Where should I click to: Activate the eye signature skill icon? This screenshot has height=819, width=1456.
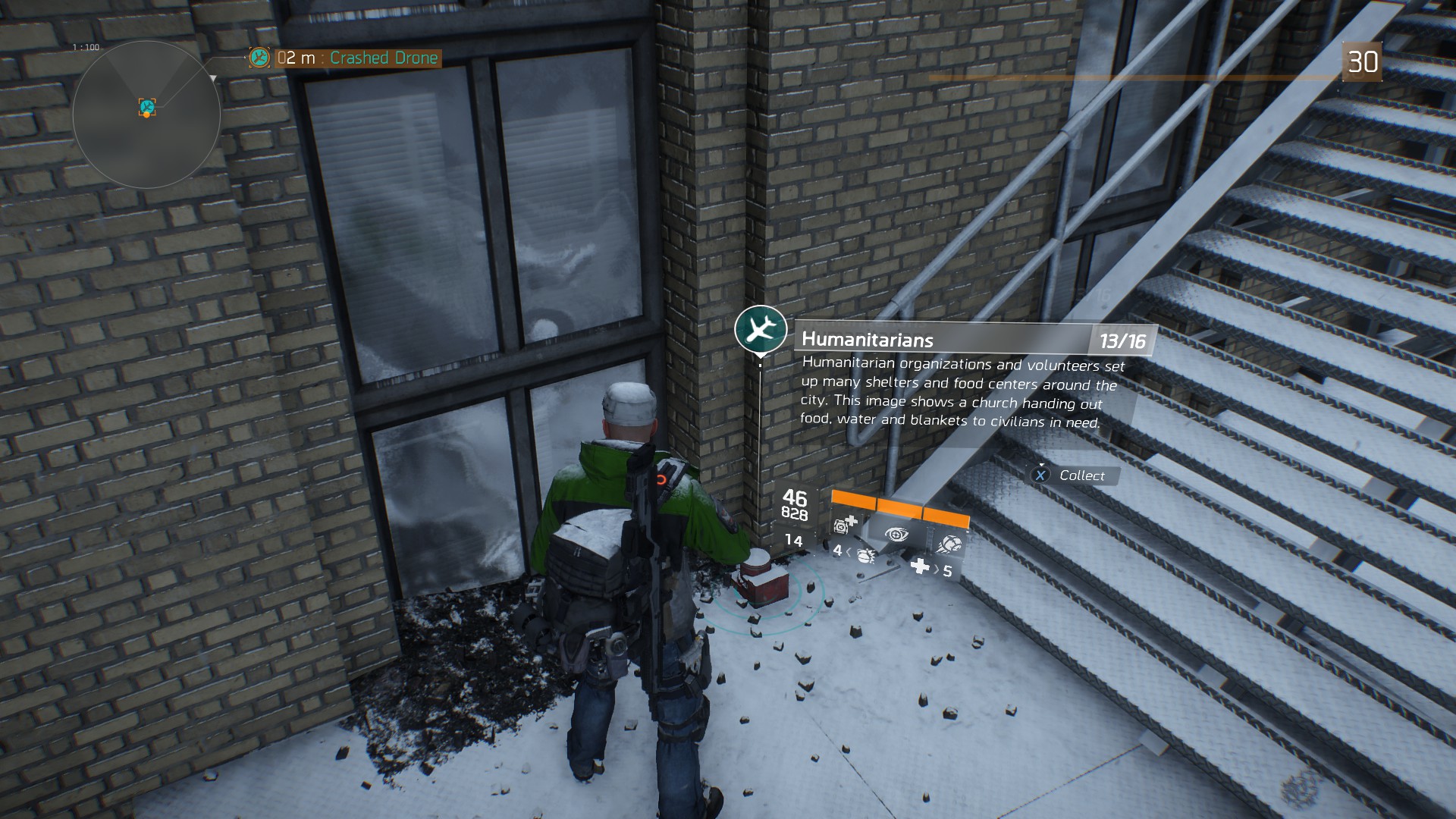click(897, 535)
